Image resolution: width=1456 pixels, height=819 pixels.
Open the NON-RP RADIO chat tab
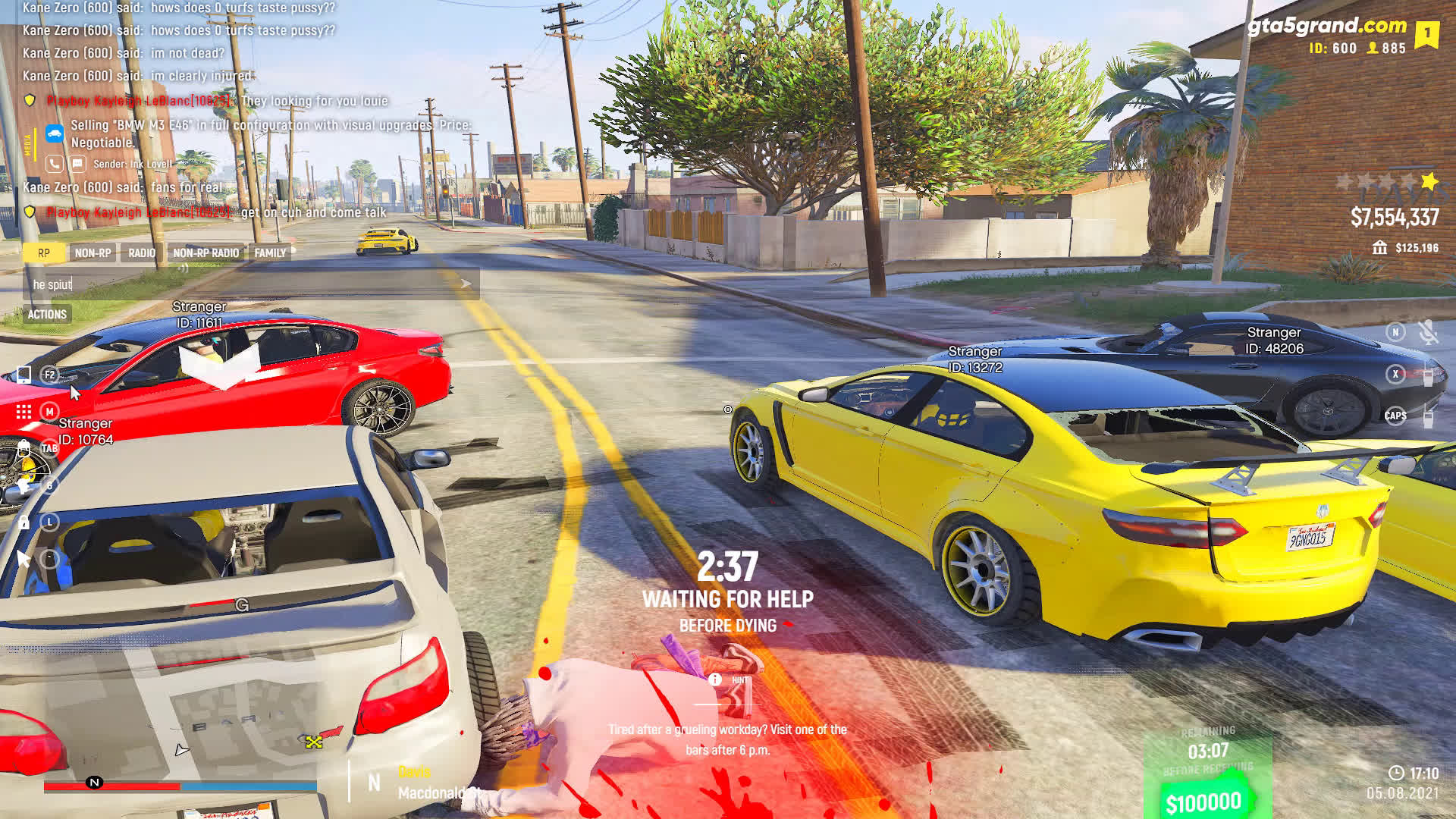(206, 253)
